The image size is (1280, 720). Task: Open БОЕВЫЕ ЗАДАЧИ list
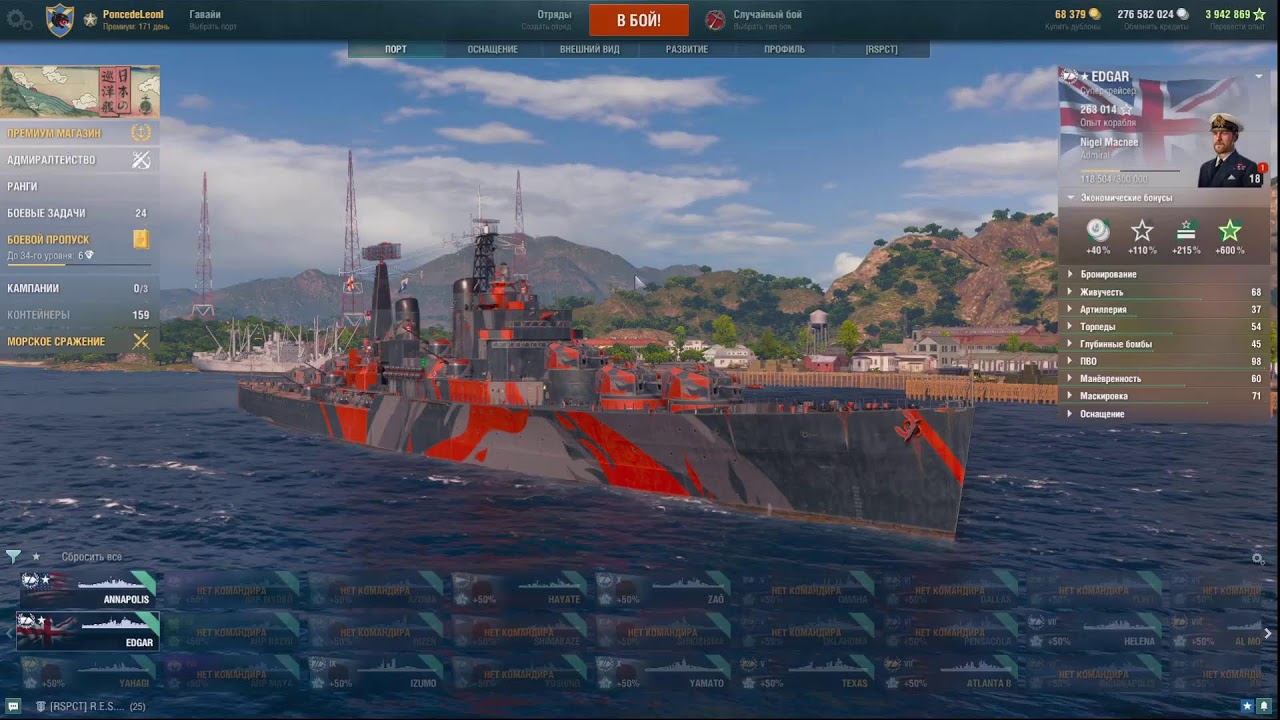tap(47, 213)
